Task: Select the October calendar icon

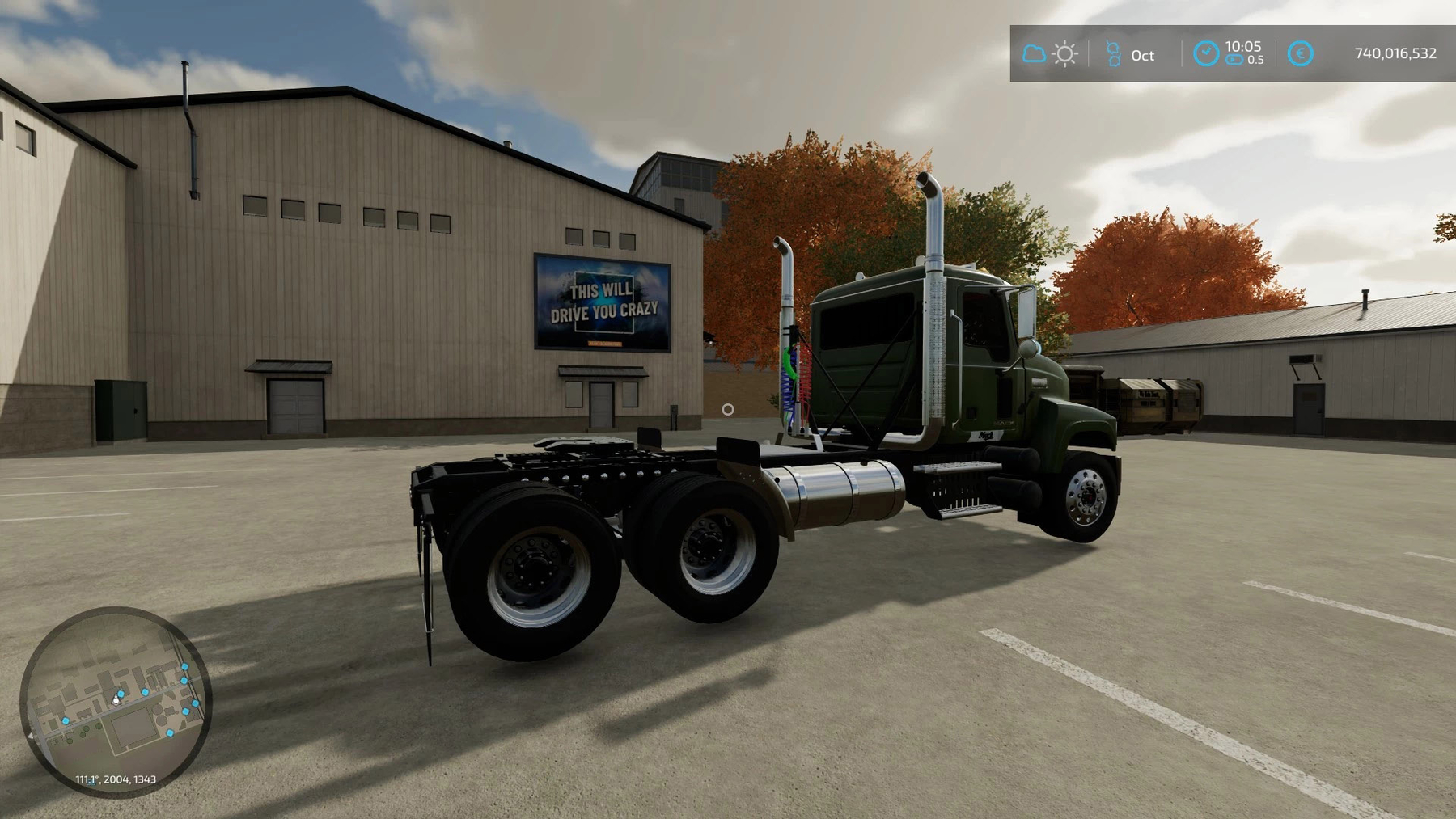Action: point(1113,54)
